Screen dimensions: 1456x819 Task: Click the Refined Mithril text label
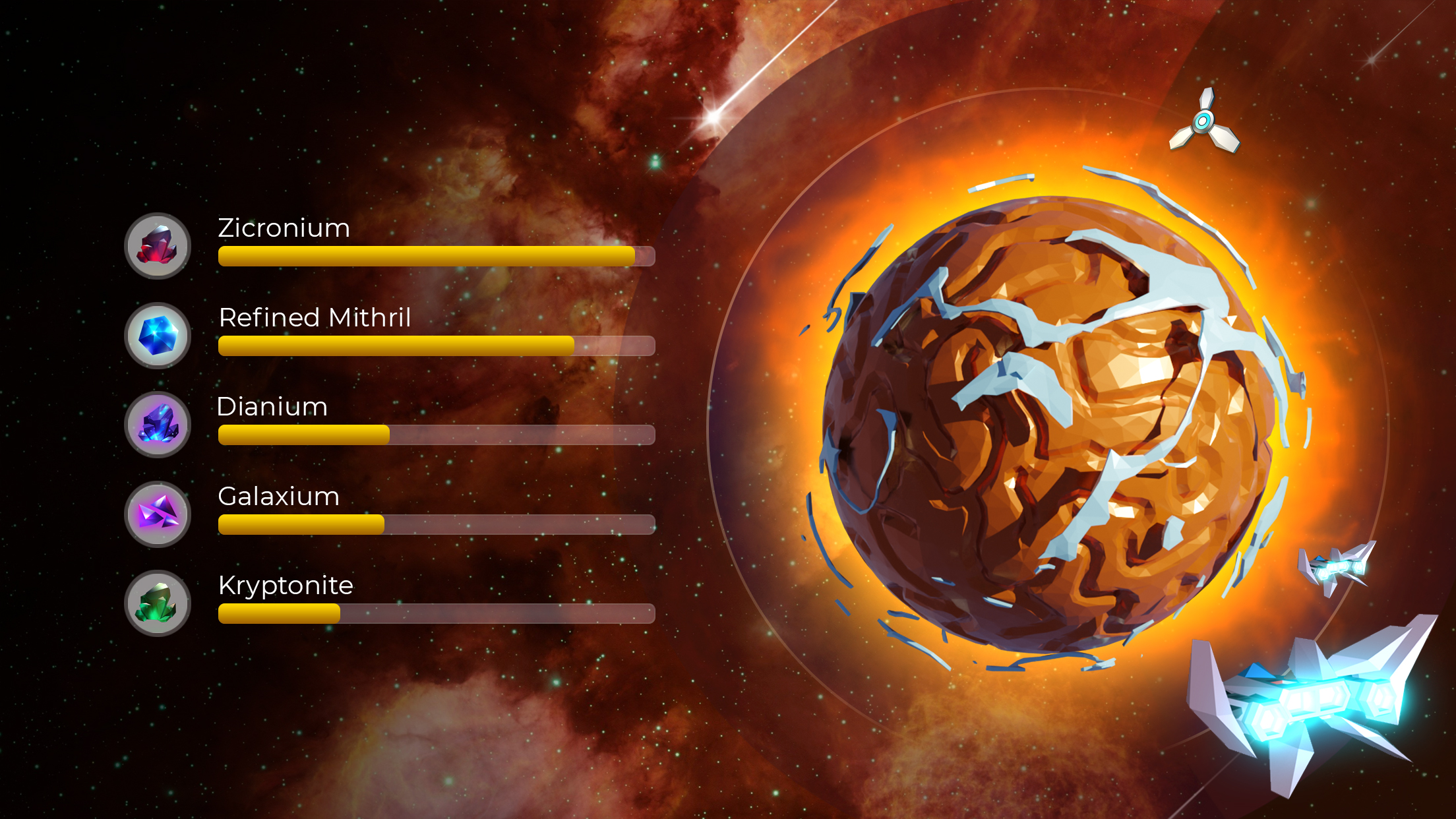point(315,318)
